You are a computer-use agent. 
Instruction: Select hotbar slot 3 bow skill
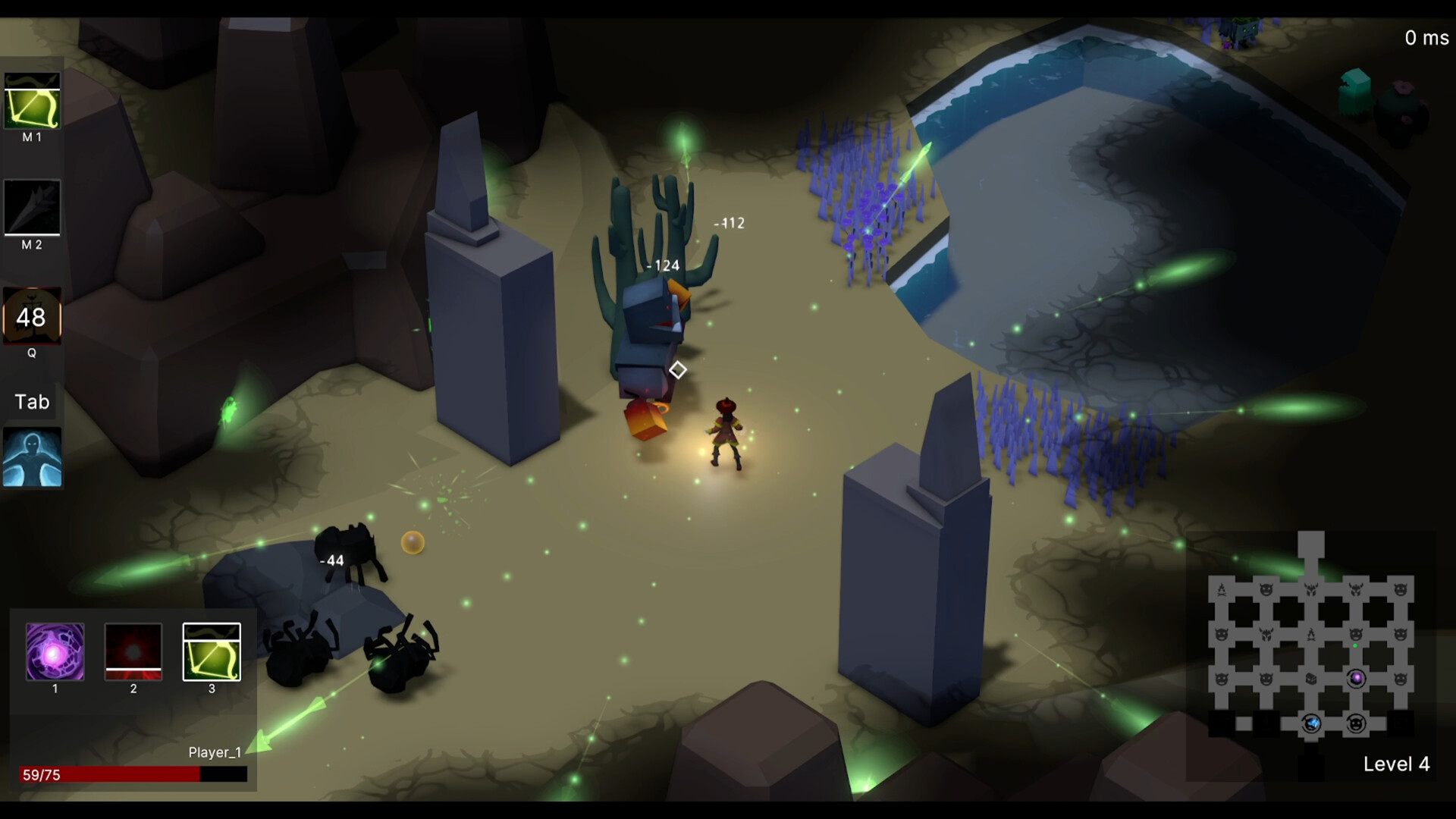212,653
